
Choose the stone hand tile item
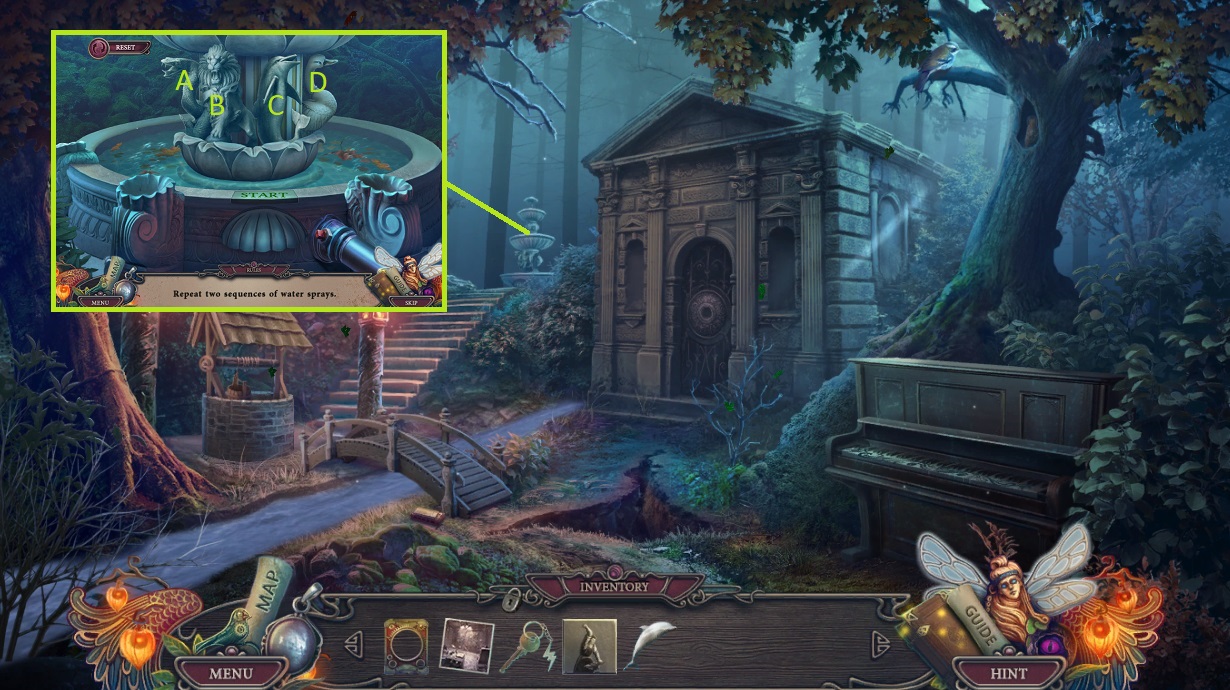coord(589,646)
